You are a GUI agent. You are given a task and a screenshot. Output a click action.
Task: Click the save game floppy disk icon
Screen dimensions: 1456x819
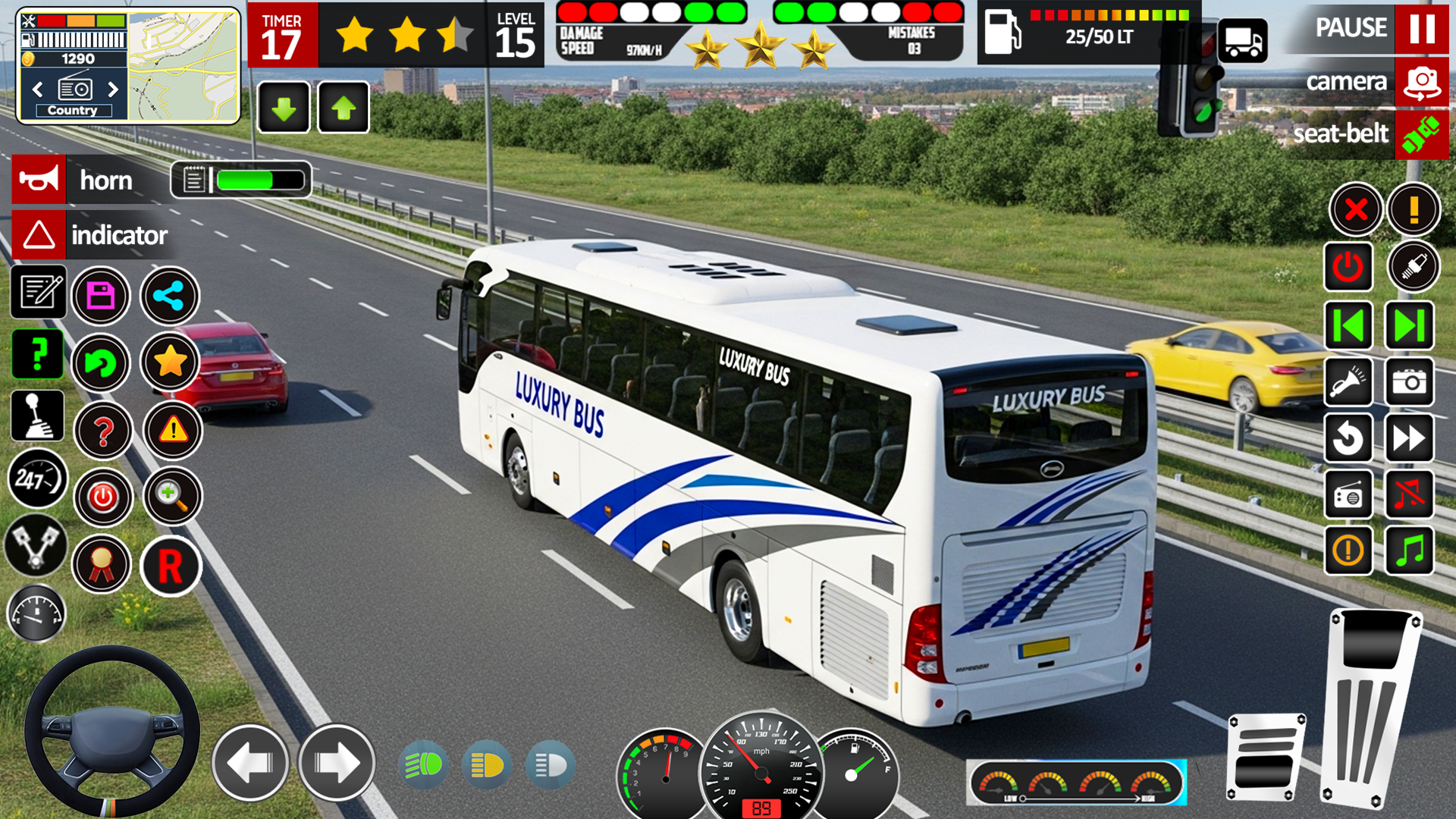pos(102,297)
